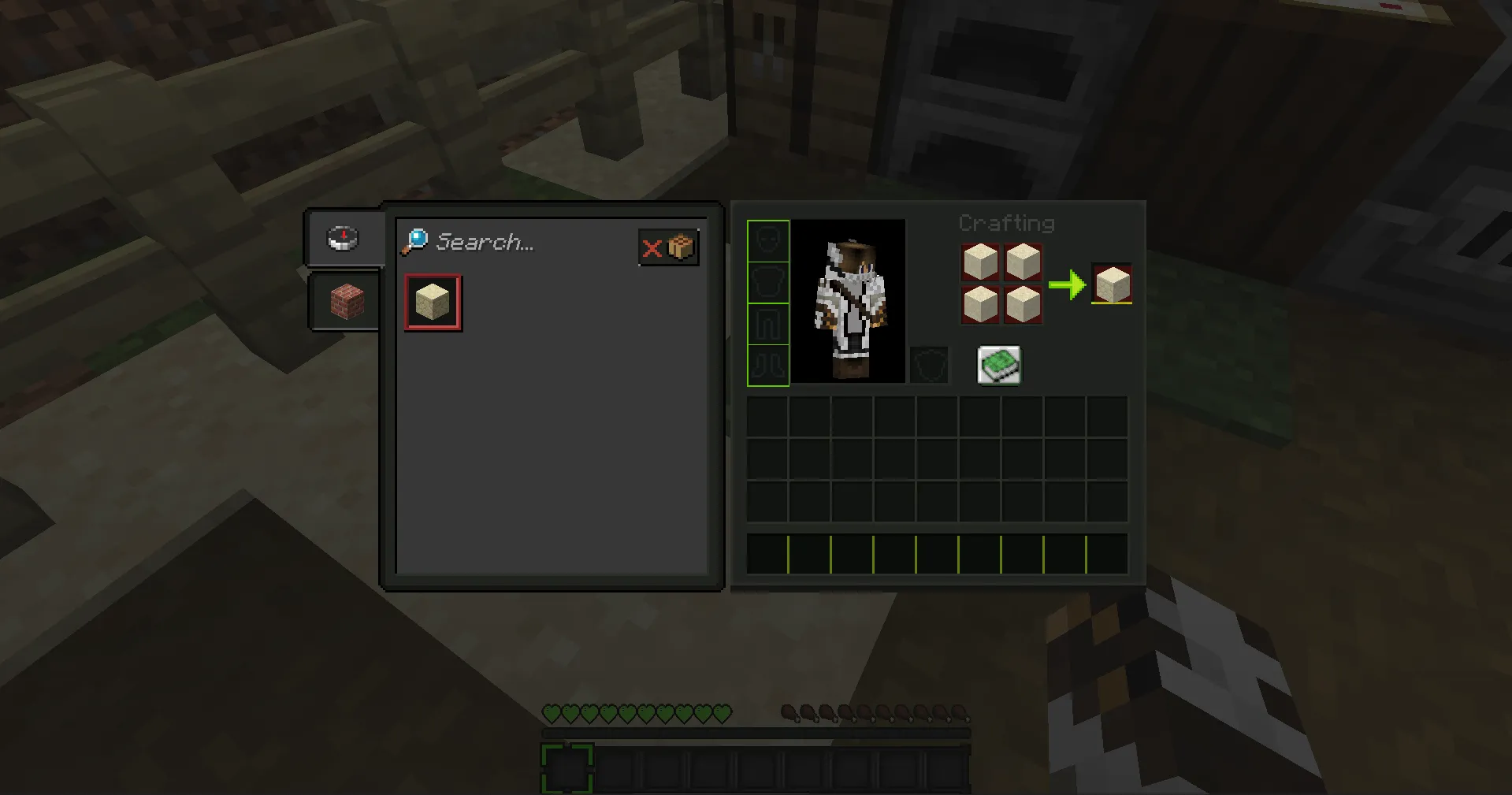Screen dimensions: 1512x795
Task: Switch to the Crafting section of the inventory
Action: coord(1007,223)
